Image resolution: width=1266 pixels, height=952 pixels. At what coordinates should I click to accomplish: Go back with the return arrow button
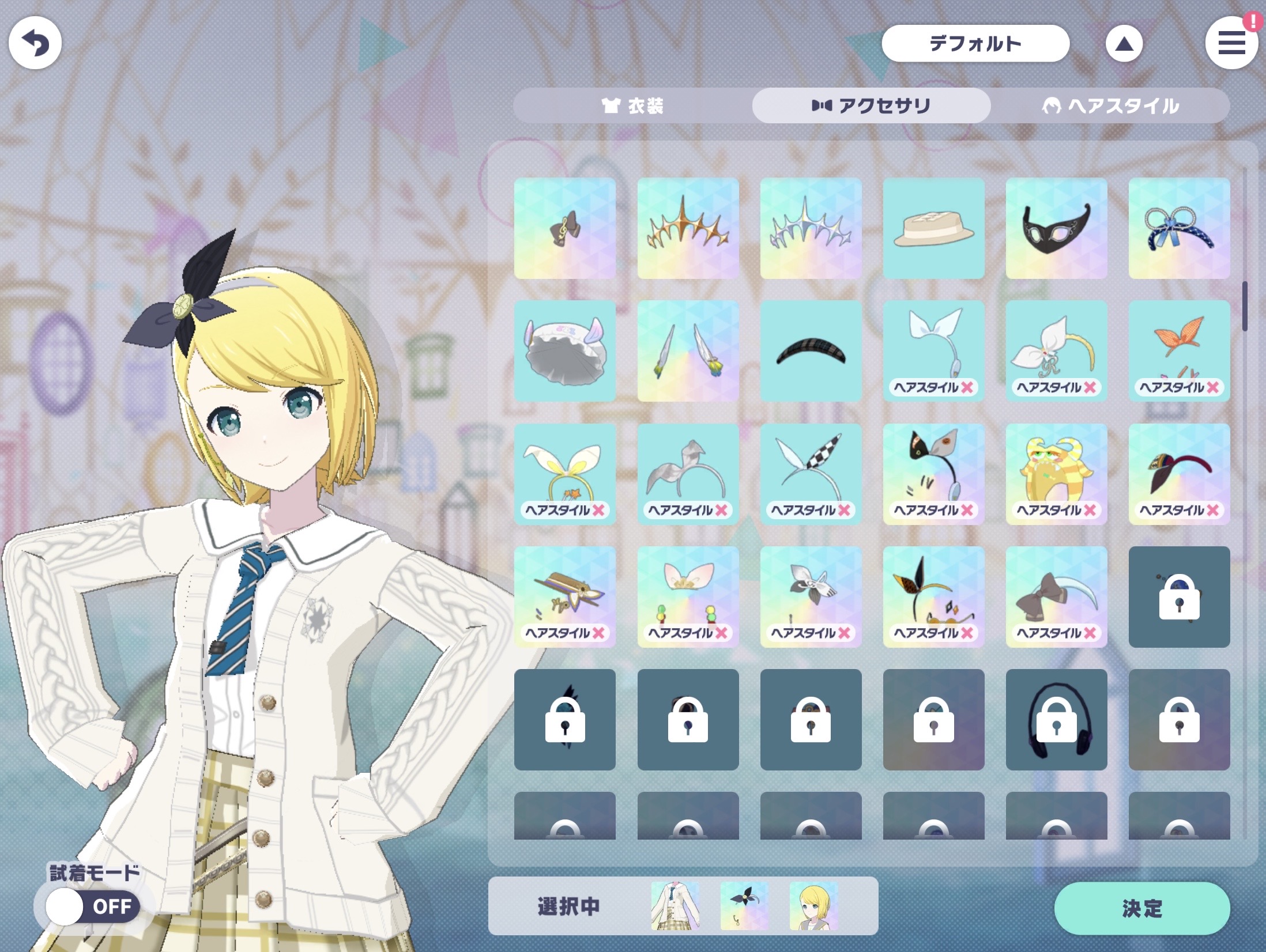[x=35, y=43]
